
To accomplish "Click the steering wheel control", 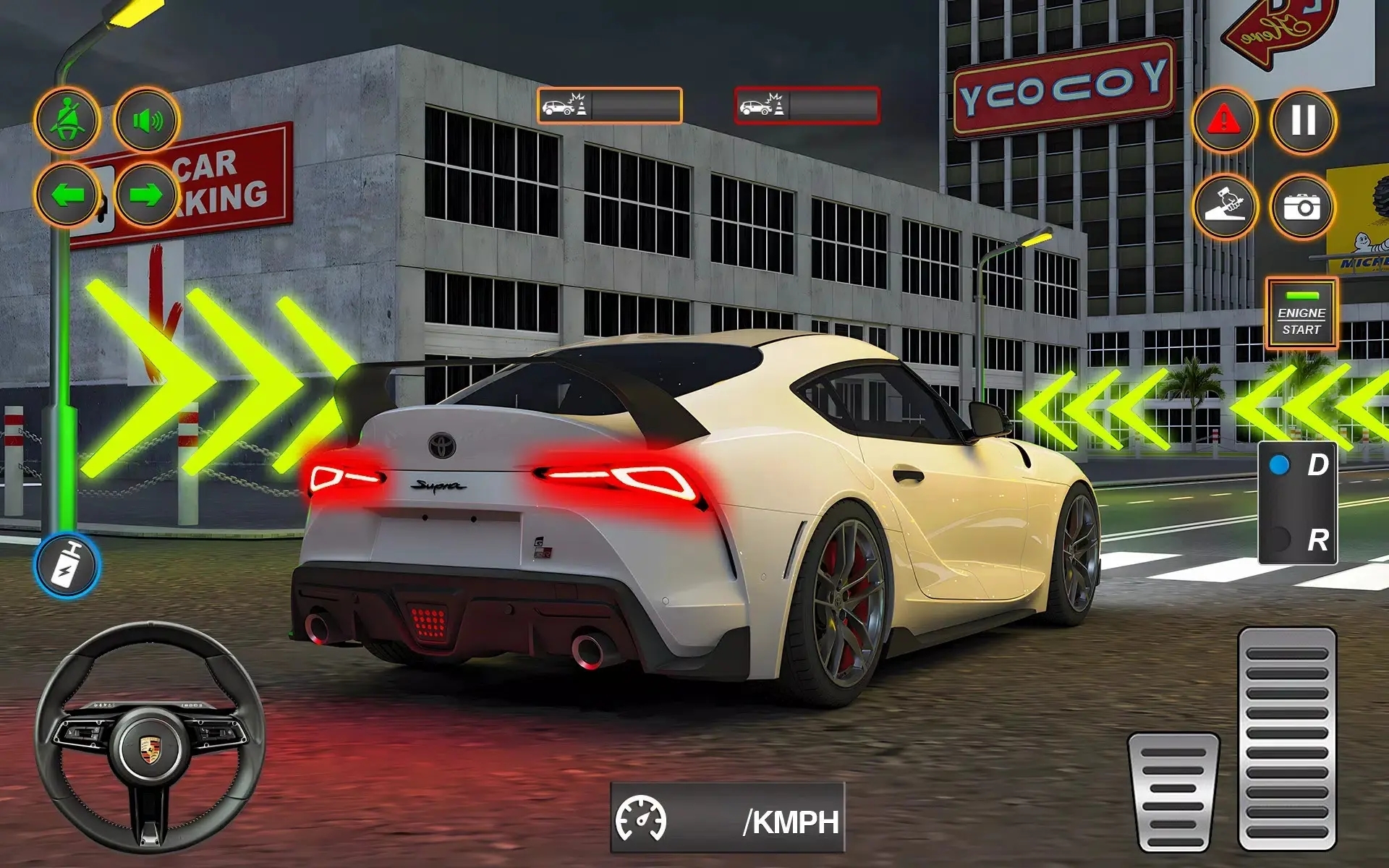I will click(150, 738).
